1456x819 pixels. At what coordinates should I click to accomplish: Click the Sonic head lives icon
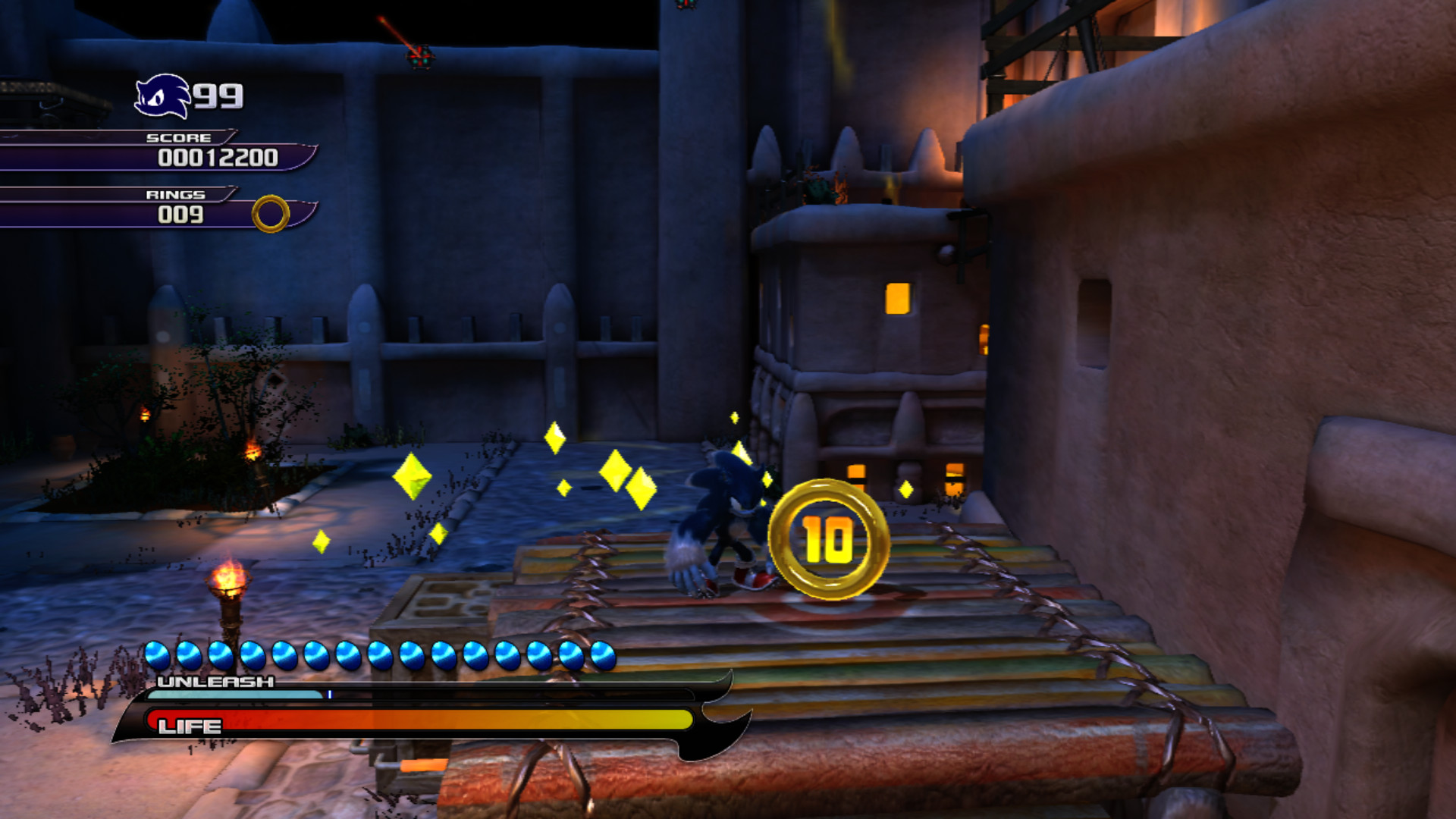162,95
